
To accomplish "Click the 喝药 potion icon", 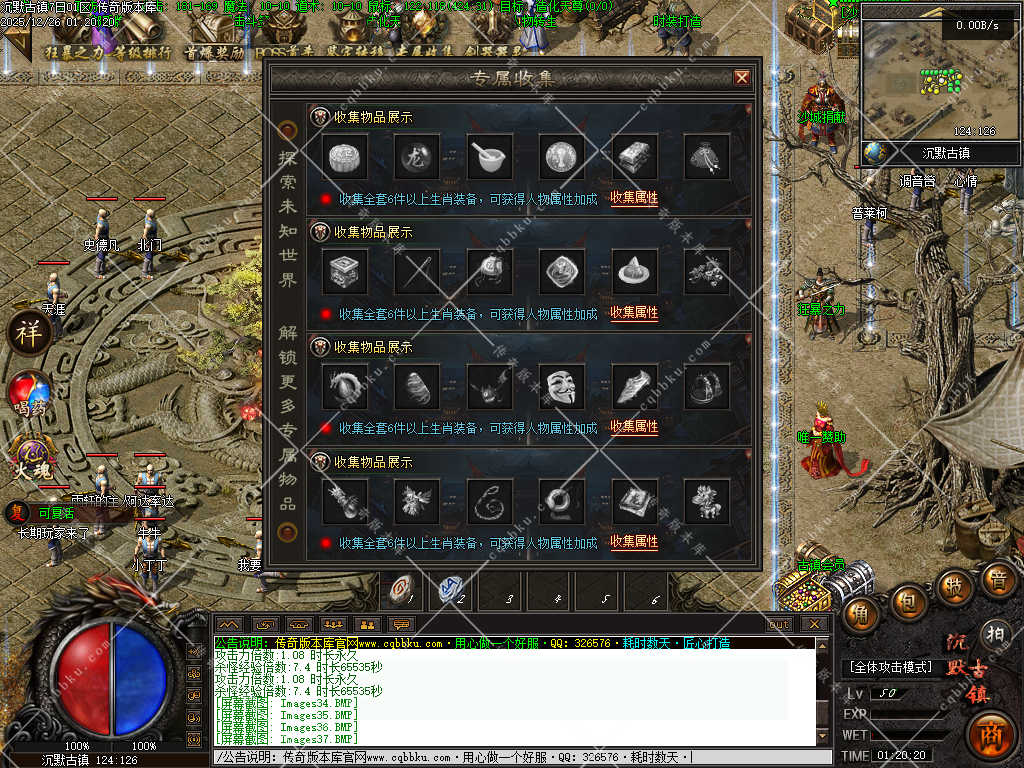I will (30, 392).
